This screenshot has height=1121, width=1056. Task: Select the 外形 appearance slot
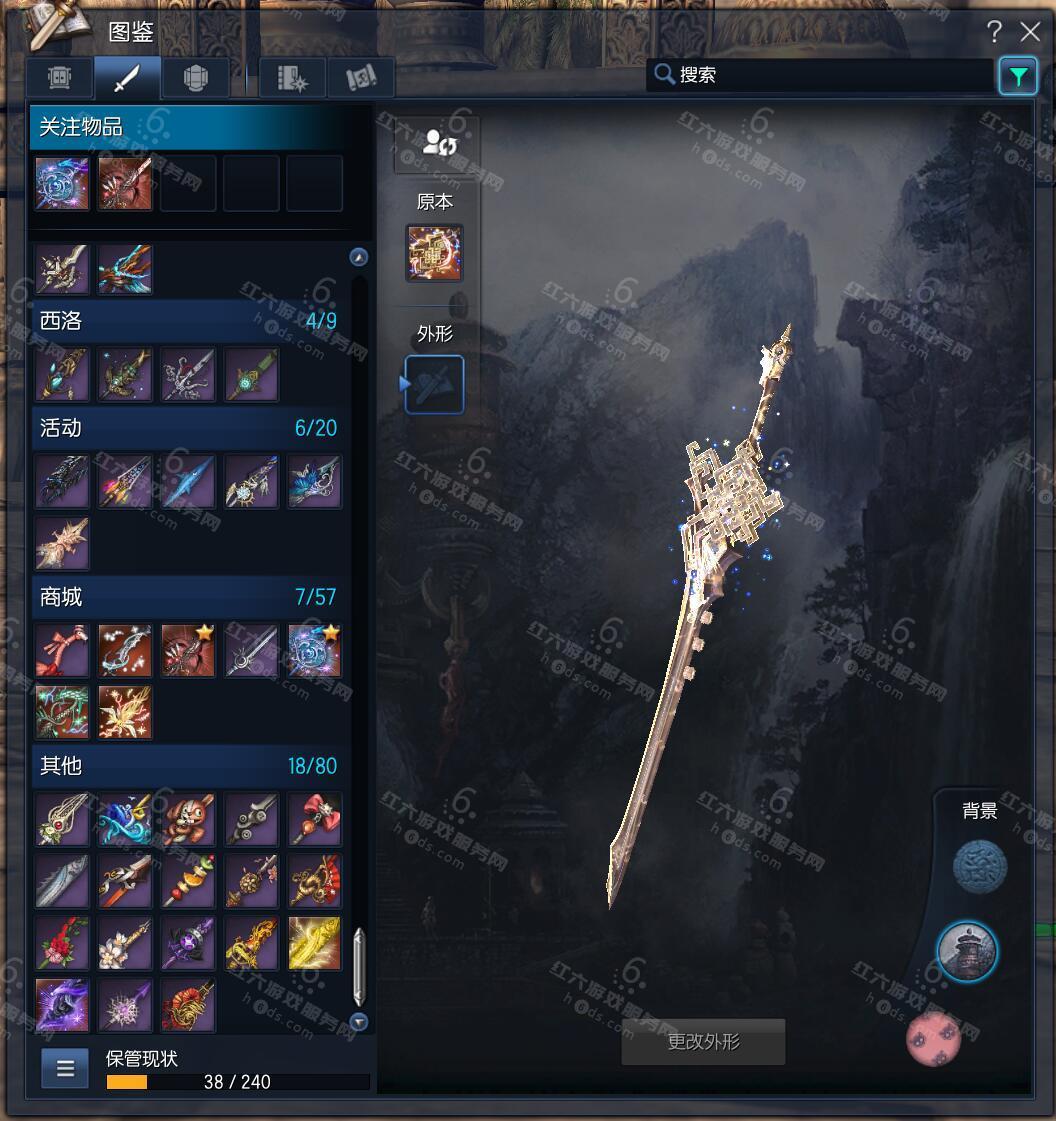pos(434,385)
